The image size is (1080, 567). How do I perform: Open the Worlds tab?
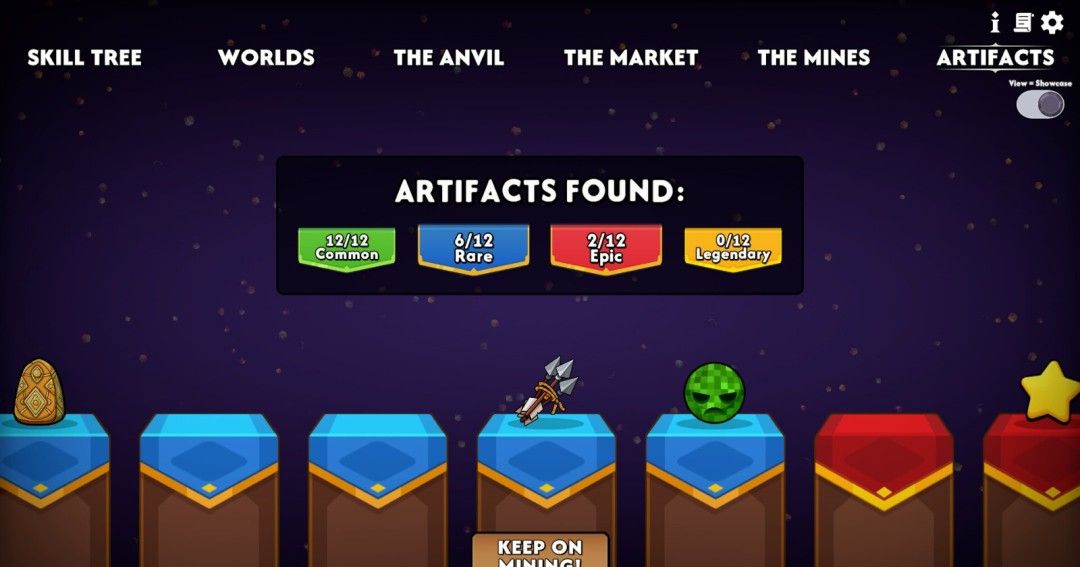tap(266, 58)
